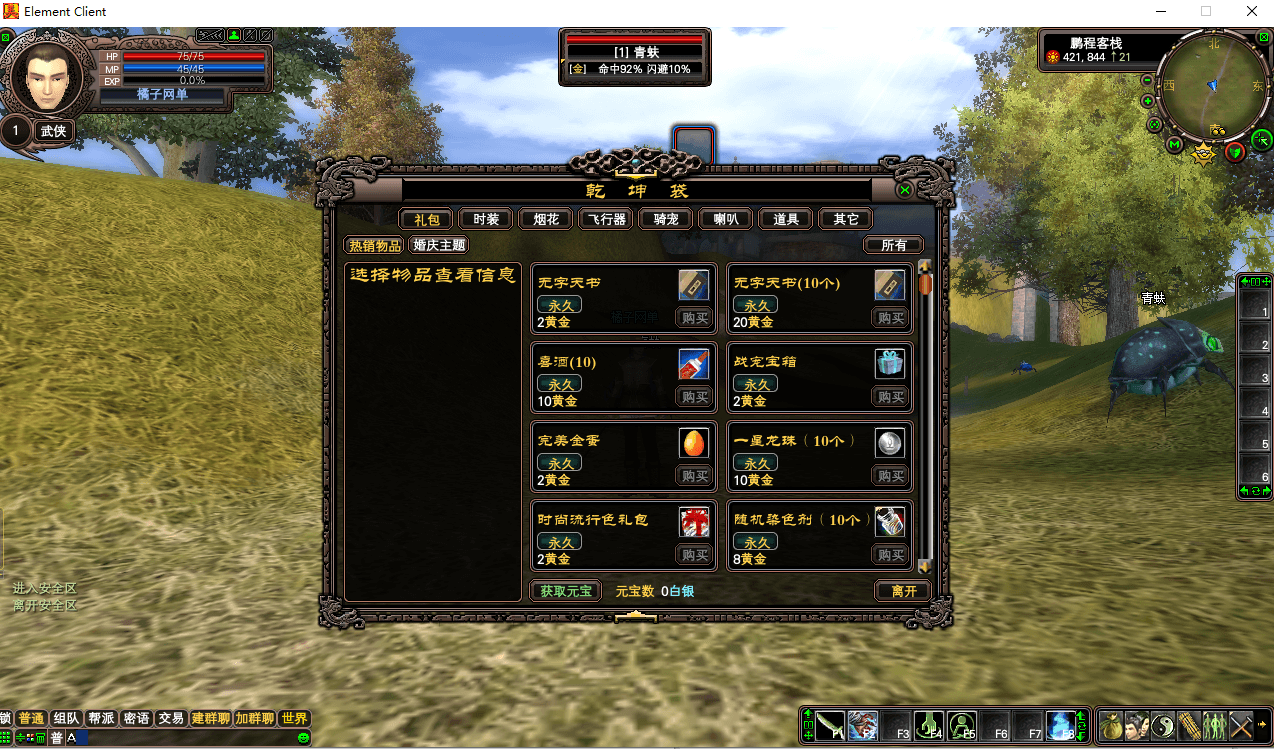Click the 所有 filter button
This screenshot has height=749, width=1274.
pos(893,245)
